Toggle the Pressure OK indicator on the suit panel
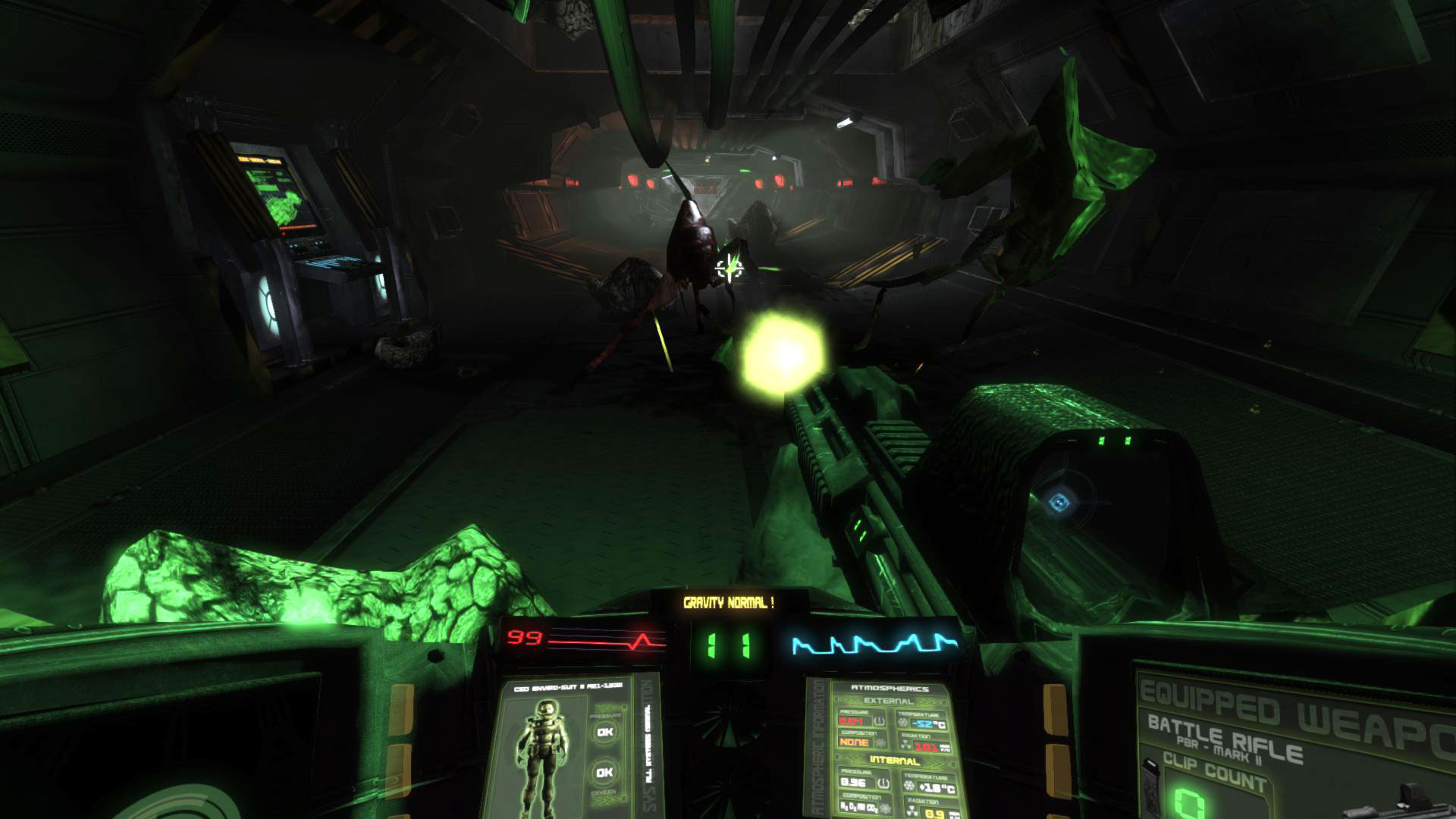Screen dimensions: 1456x819 [604, 732]
